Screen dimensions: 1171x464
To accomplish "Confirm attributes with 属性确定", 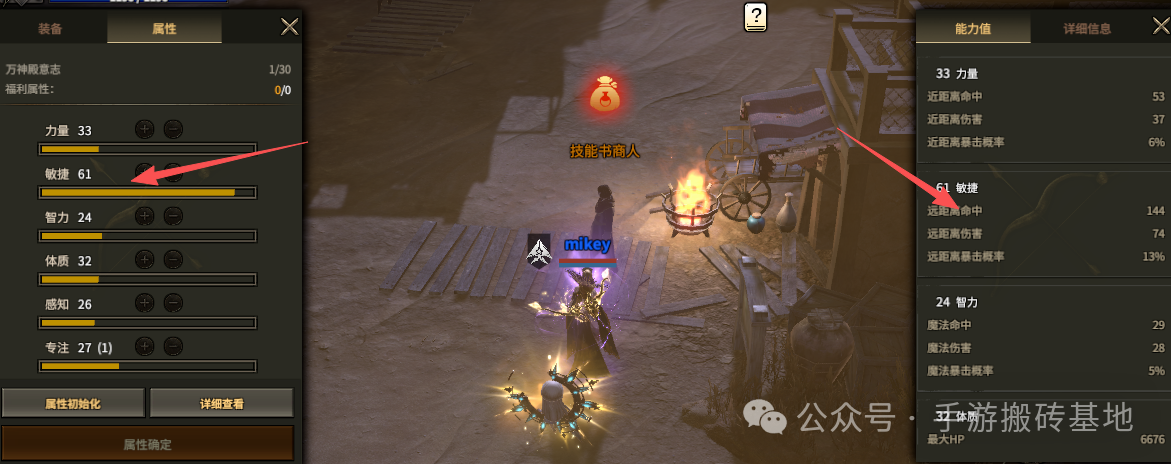I will [147, 442].
